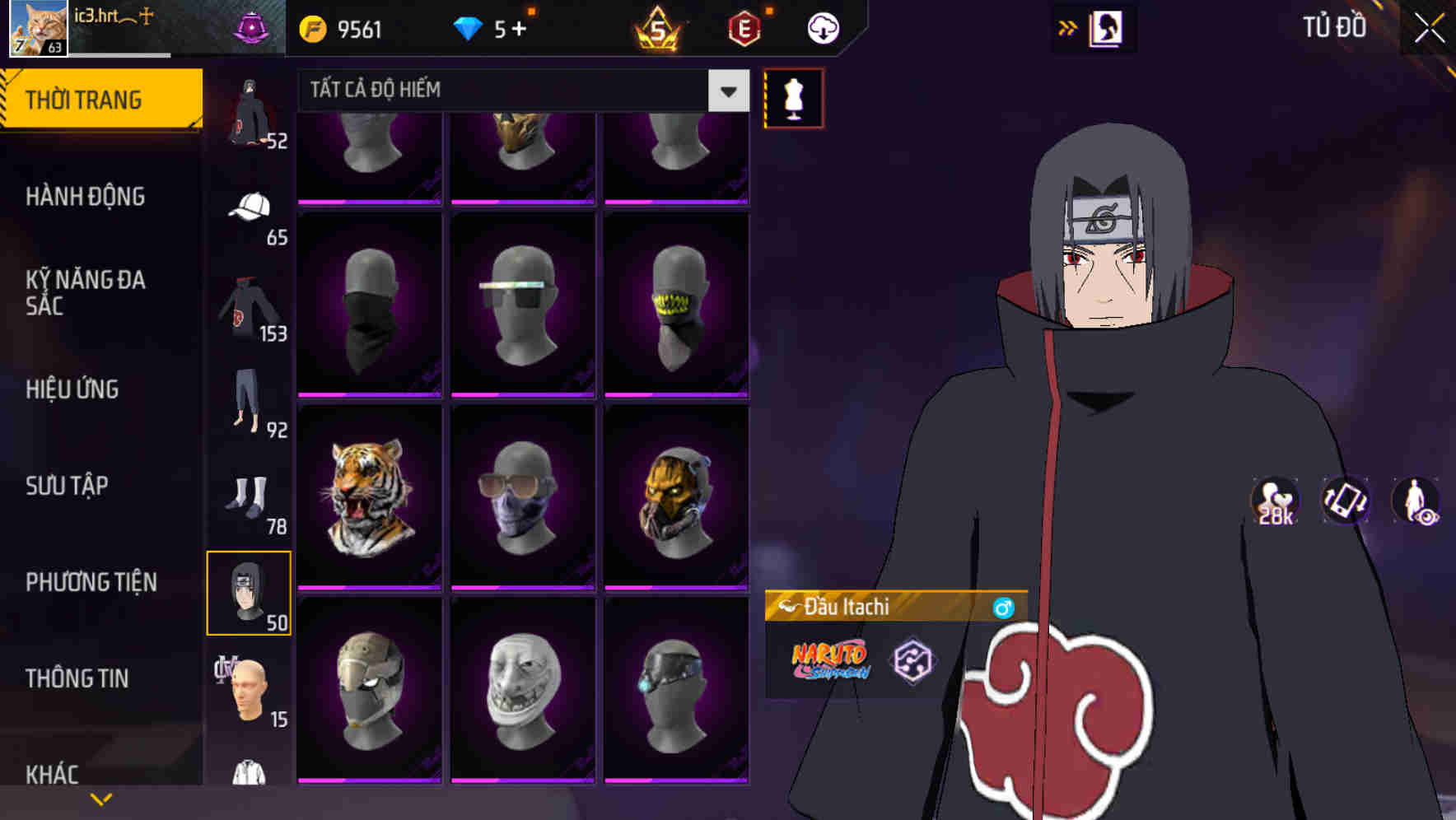Click the male gender symbol on Đầu Itachi
The height and width of the screenshot is (820, 1456).
1006,607
